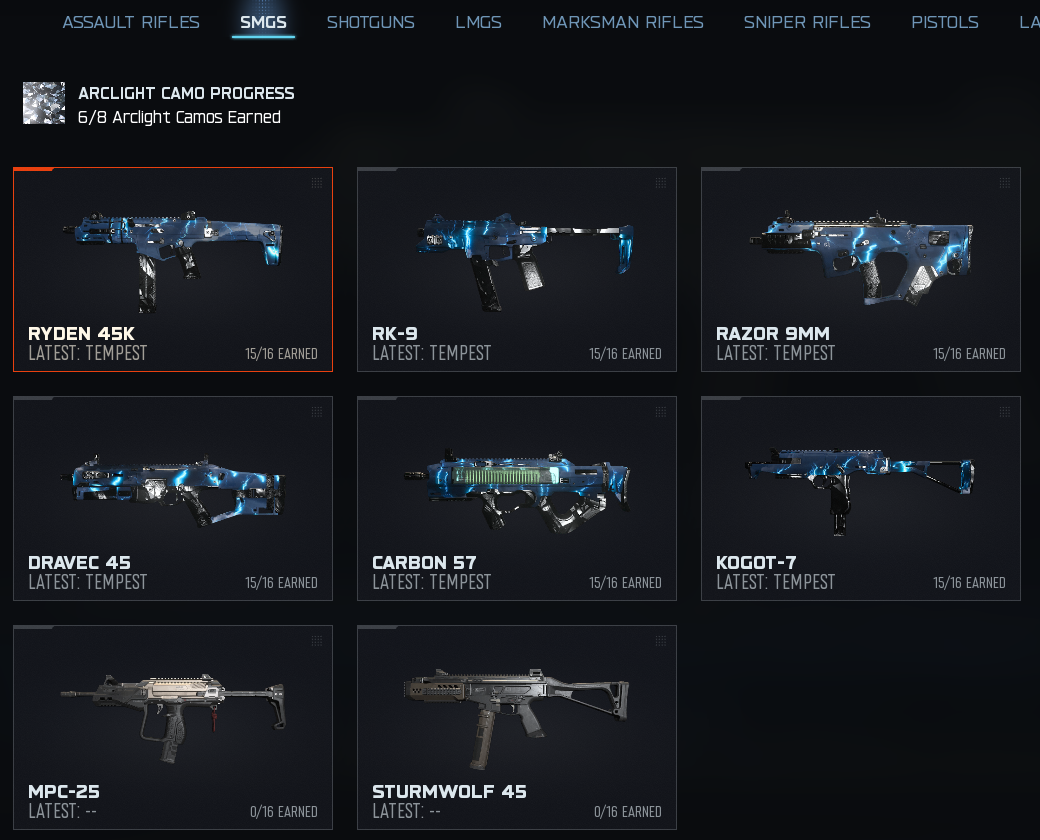
Task: Pick the Carbon 57 weapon card
Action: point(517,498)
